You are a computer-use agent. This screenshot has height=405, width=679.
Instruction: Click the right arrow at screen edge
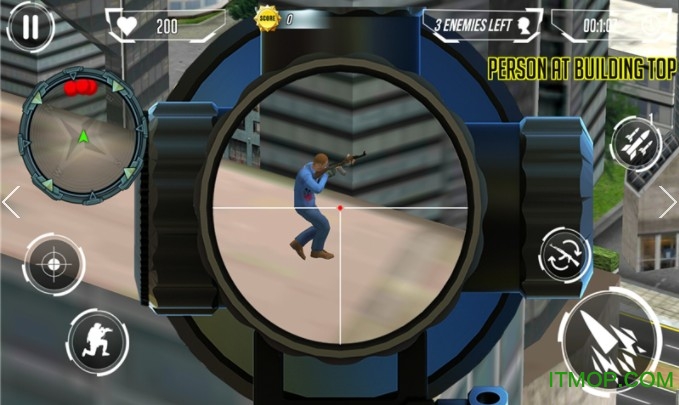coord(667,202)
